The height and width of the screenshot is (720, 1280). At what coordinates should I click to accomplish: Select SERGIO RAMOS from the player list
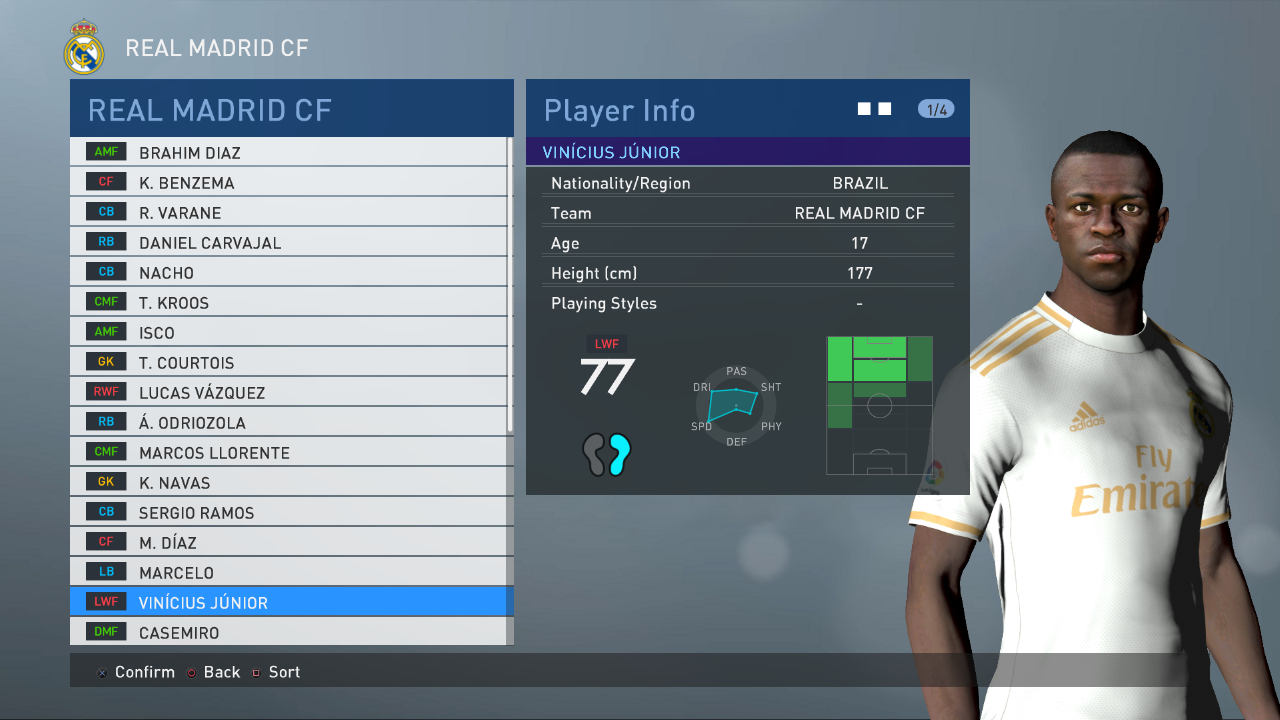pyautogui.click(x=200, y=512)
